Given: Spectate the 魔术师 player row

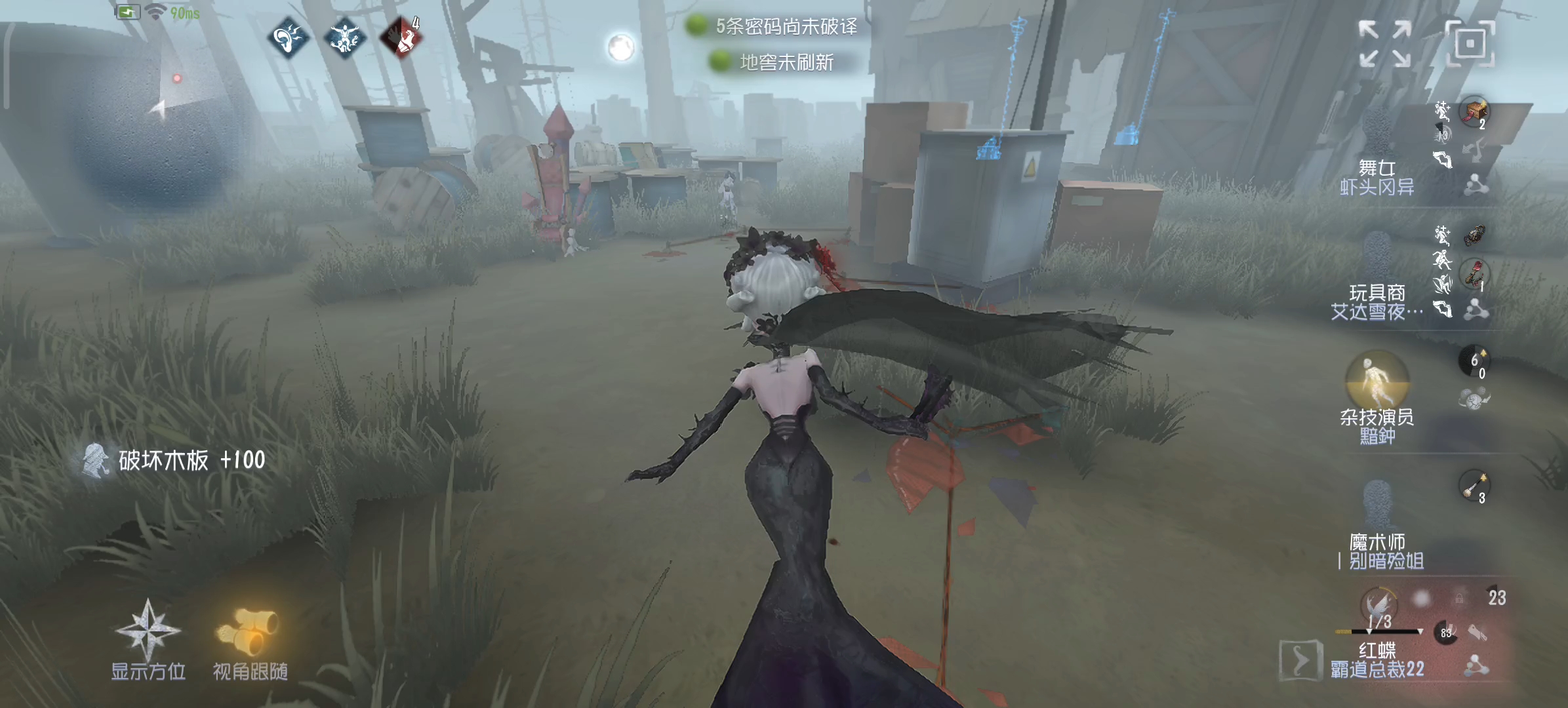Looking at the screenshot, I should tap(1377, 531).
